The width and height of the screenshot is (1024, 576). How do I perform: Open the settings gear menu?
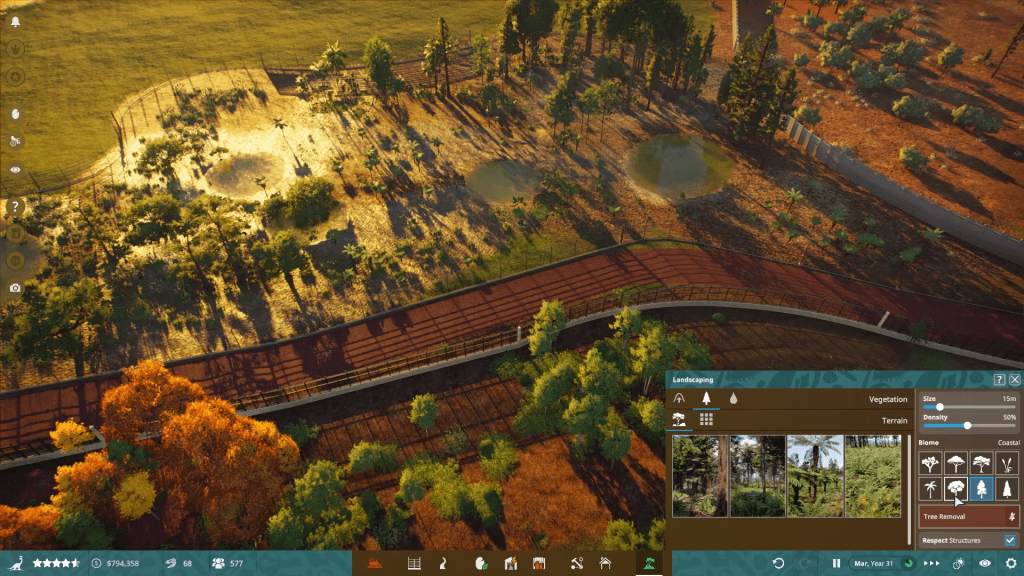[x=1011, y=564]
